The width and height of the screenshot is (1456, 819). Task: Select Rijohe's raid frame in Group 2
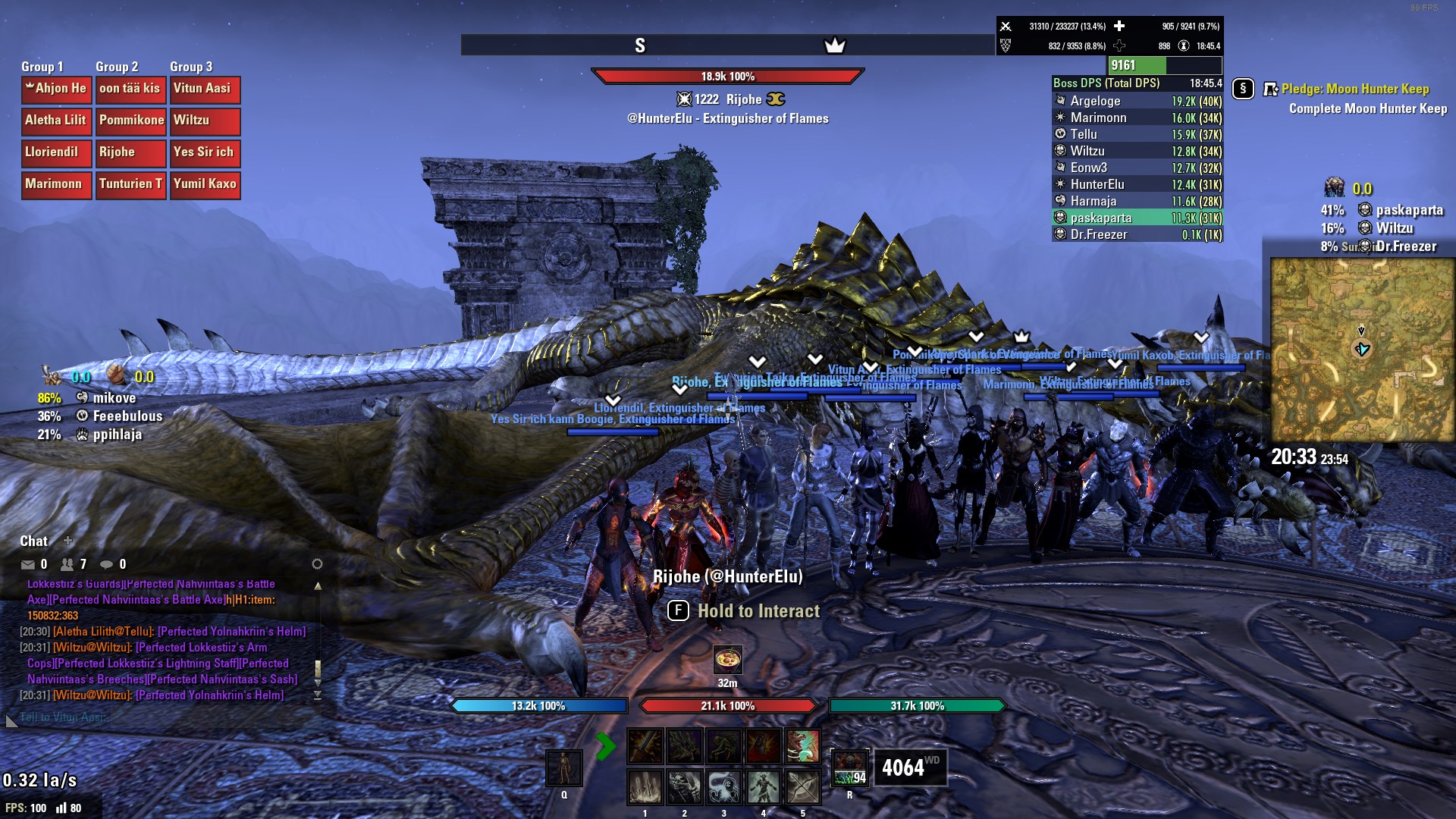coord(130,152)
